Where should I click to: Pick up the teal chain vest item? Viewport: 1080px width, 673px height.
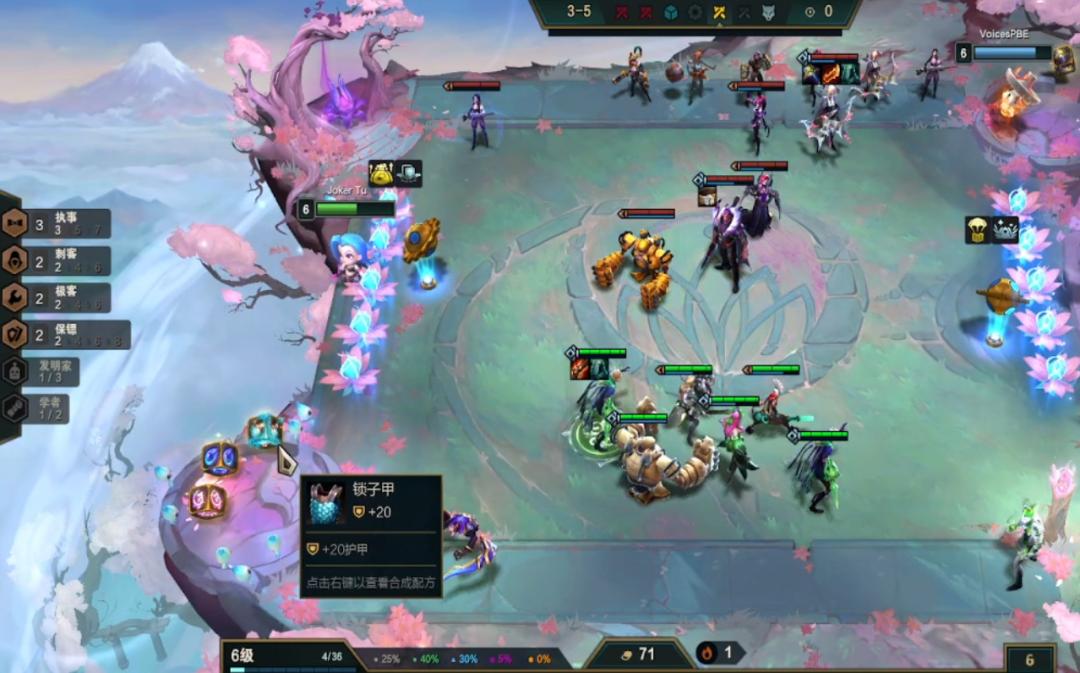pos(263,429)
